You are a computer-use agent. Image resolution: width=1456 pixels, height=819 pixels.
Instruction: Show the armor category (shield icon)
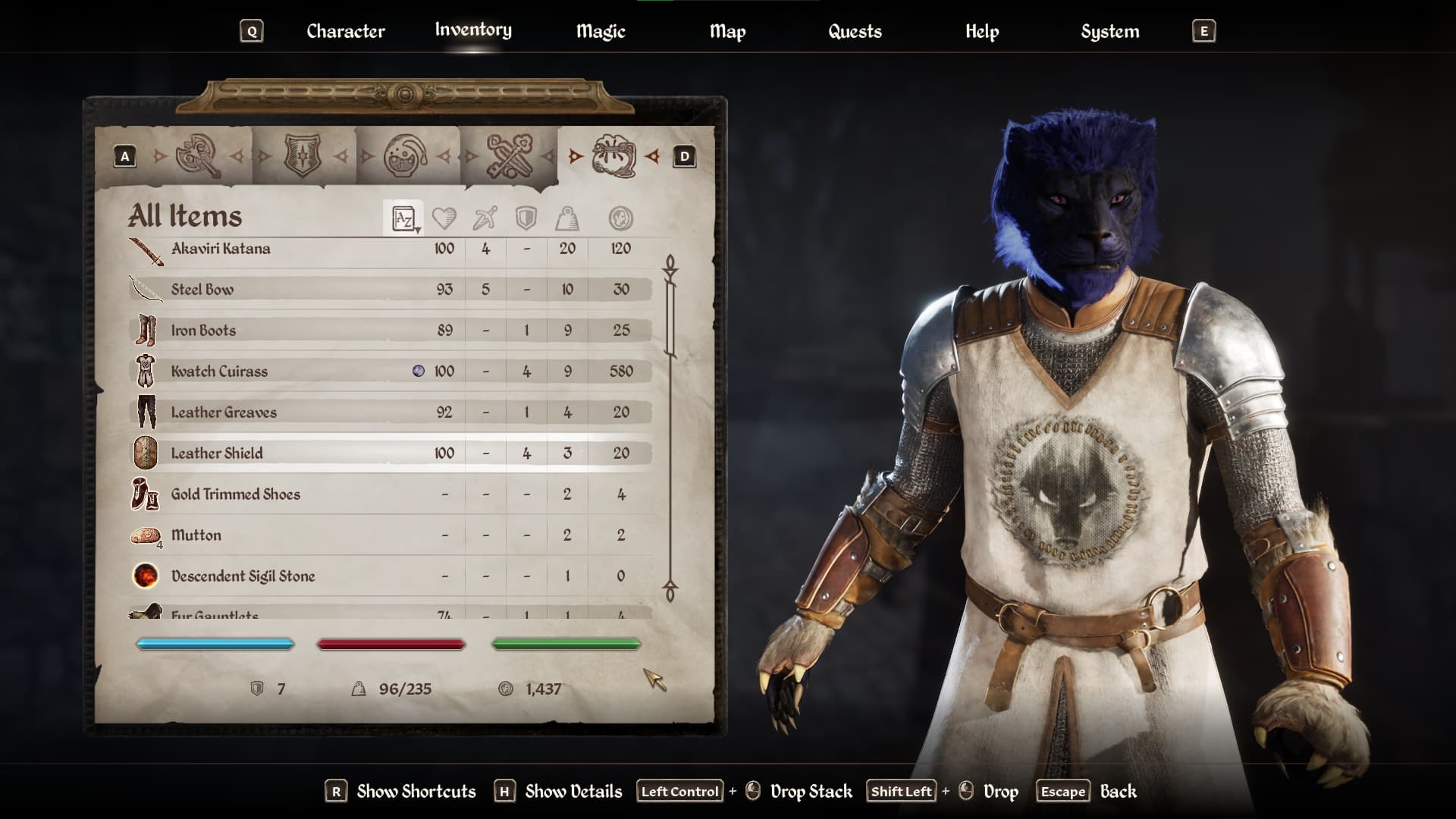tap(302, 156)
